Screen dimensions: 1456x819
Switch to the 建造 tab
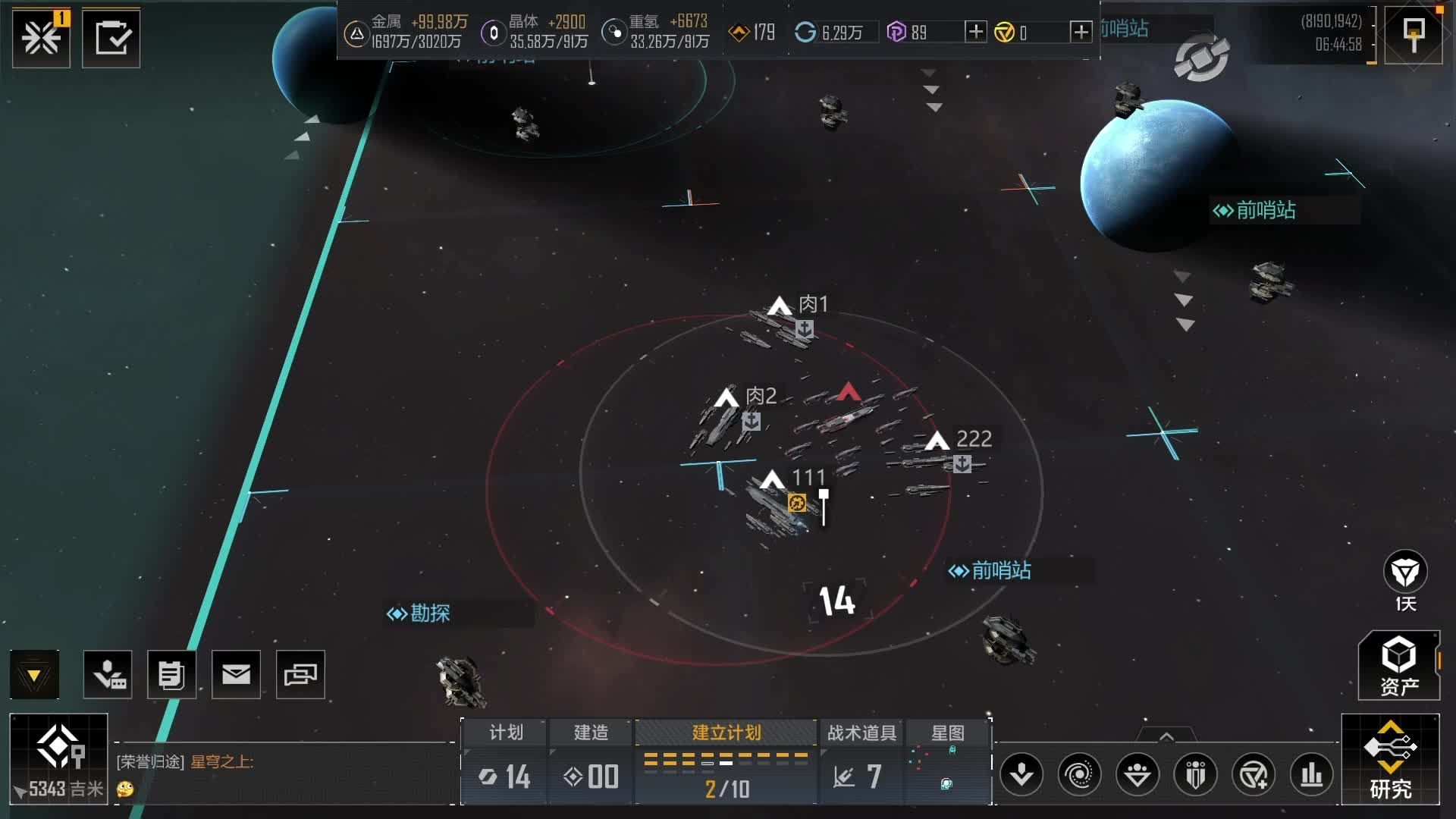[x=589, y=733]
